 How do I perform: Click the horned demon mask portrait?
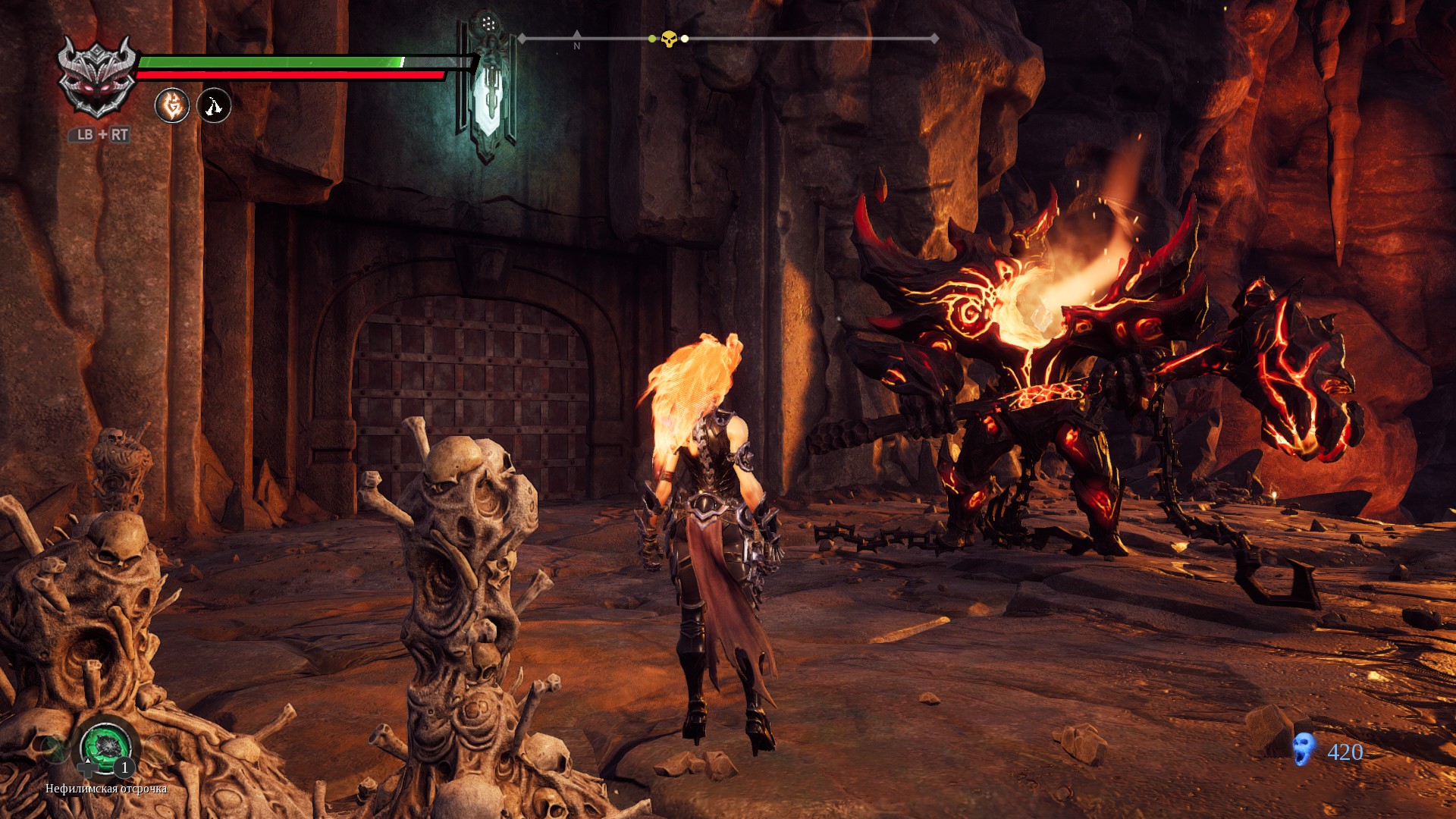[97, 77]
